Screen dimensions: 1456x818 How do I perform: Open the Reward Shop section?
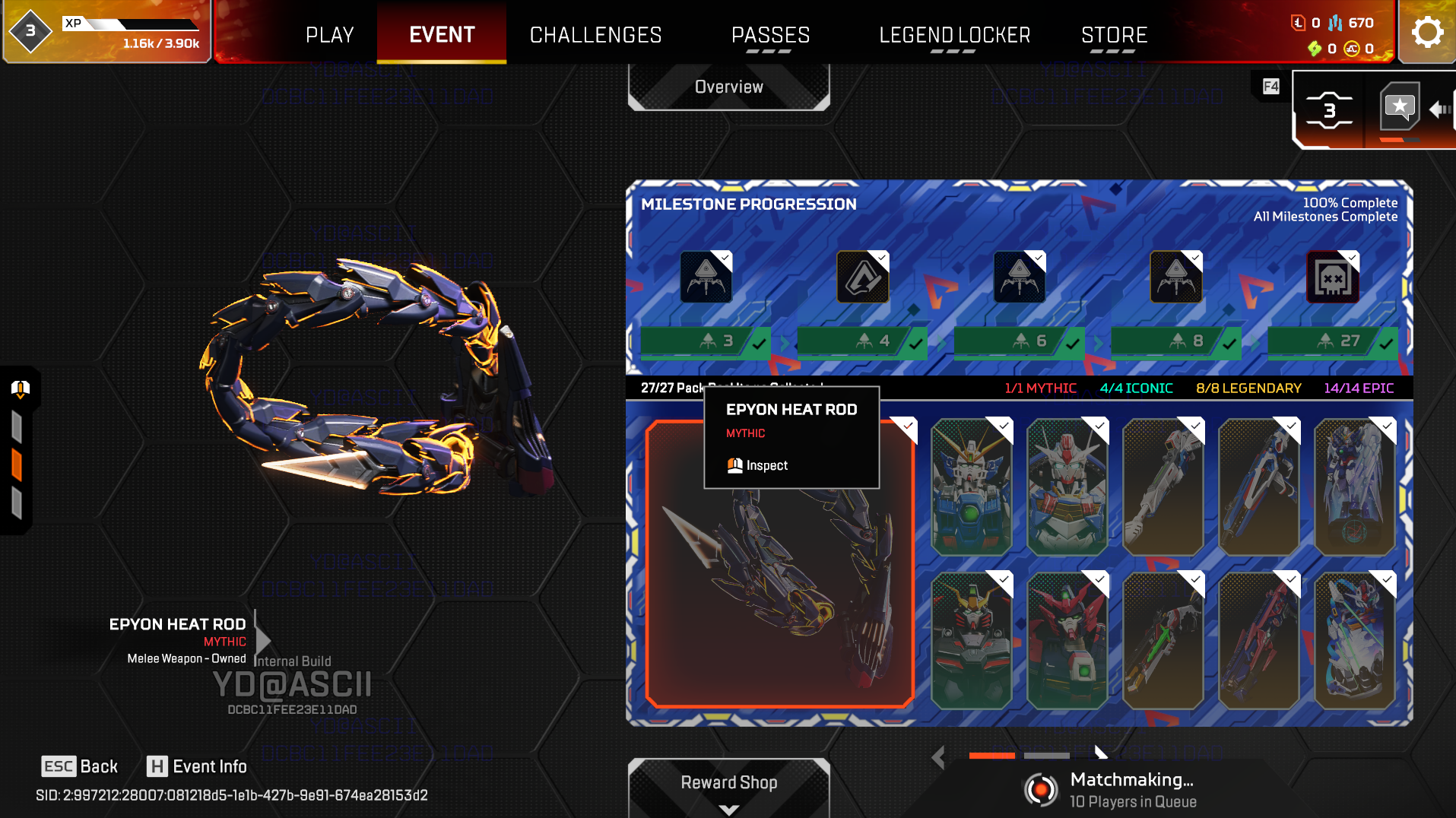click(x=728, y=783)
